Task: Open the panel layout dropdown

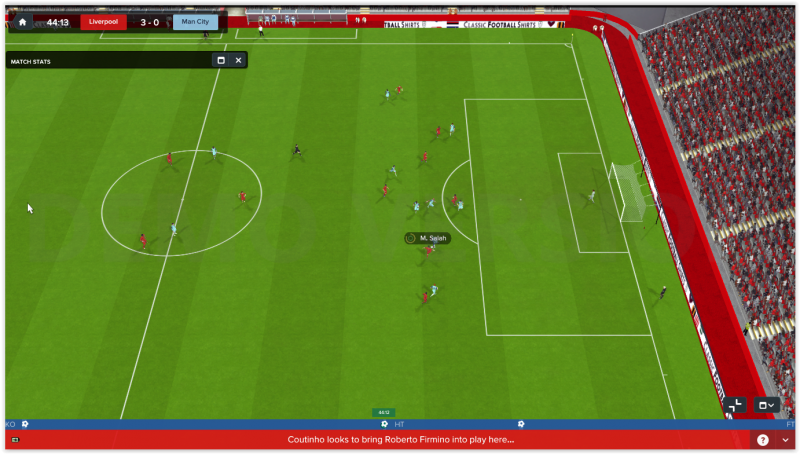Action: (x=767, y=405)
